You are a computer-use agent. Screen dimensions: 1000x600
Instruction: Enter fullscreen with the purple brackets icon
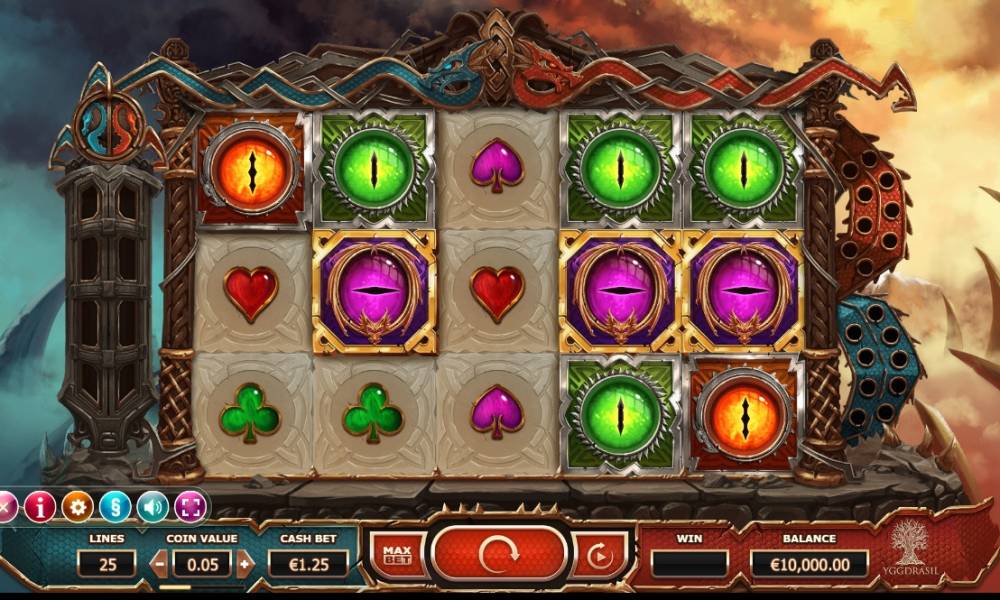[x=190, y=507]
